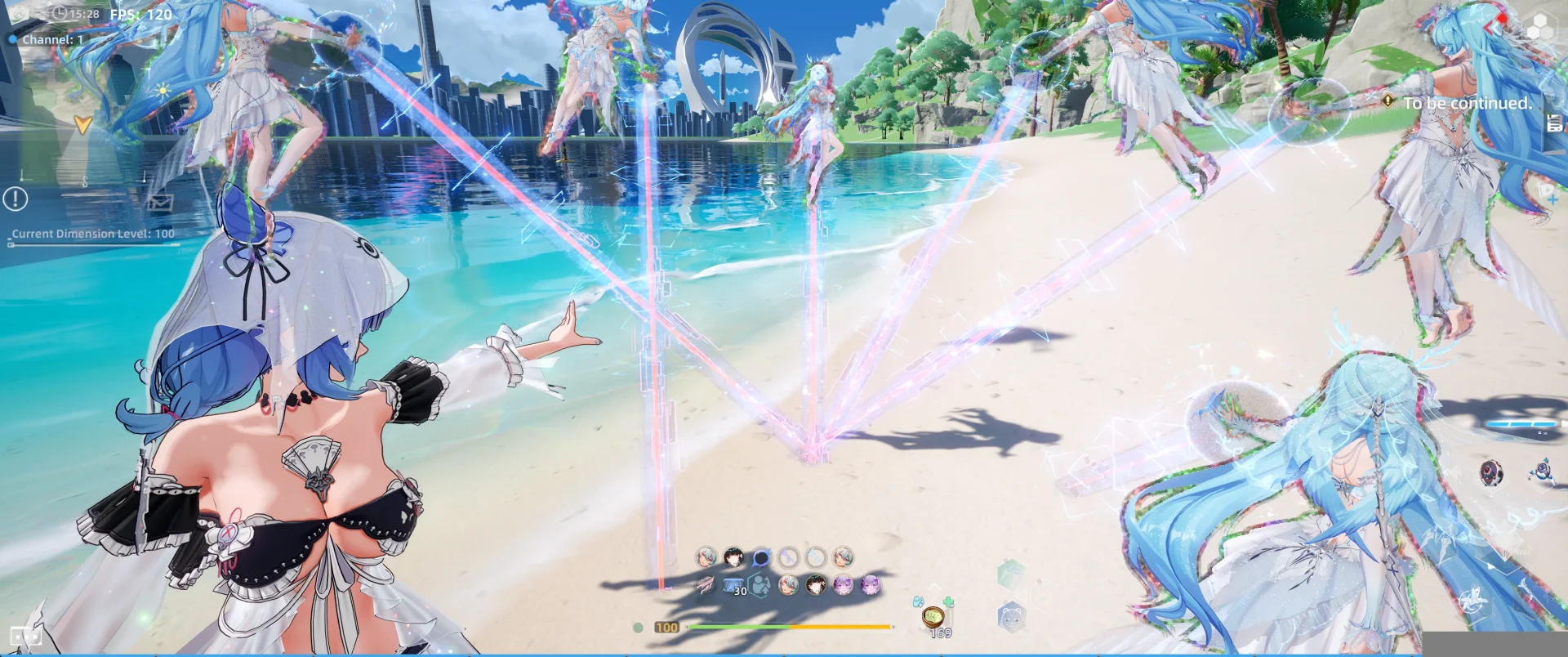
Task: Activate the hexagon character swap icon
Action: [760, 585]
